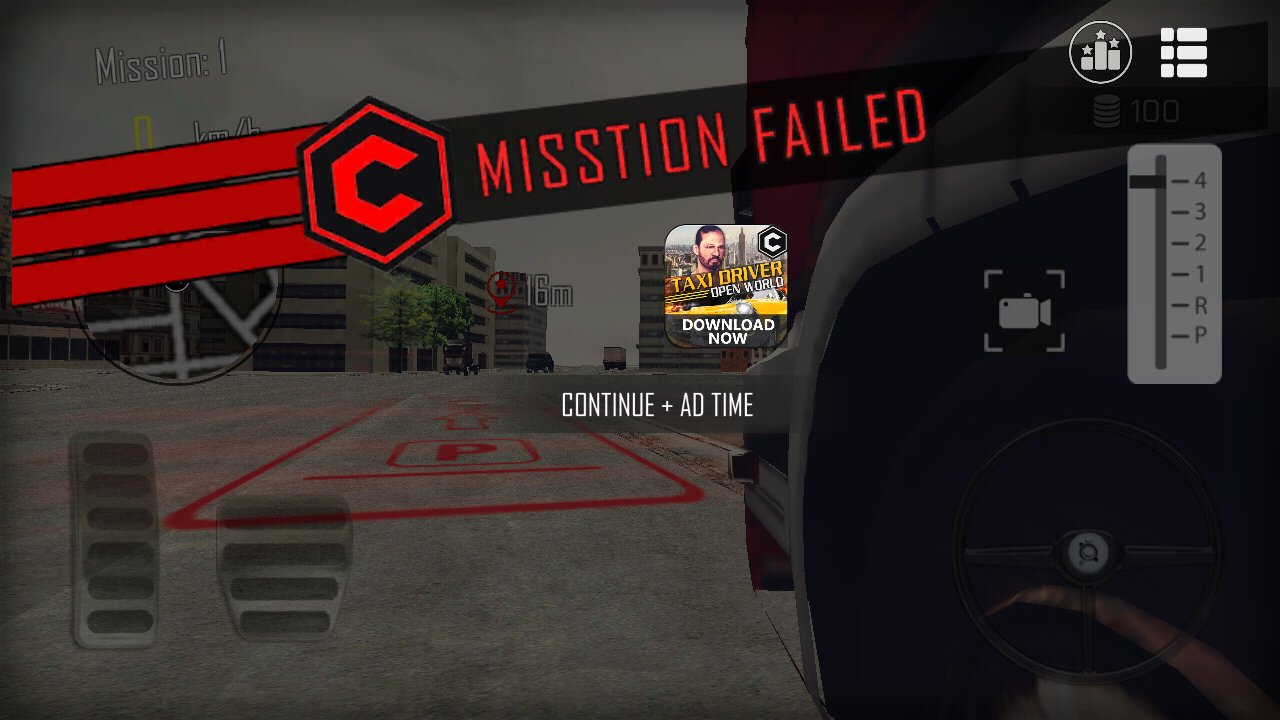Continue the mission with ad time
Screen dimensions: 1280x720
click(x=657, y=405)
